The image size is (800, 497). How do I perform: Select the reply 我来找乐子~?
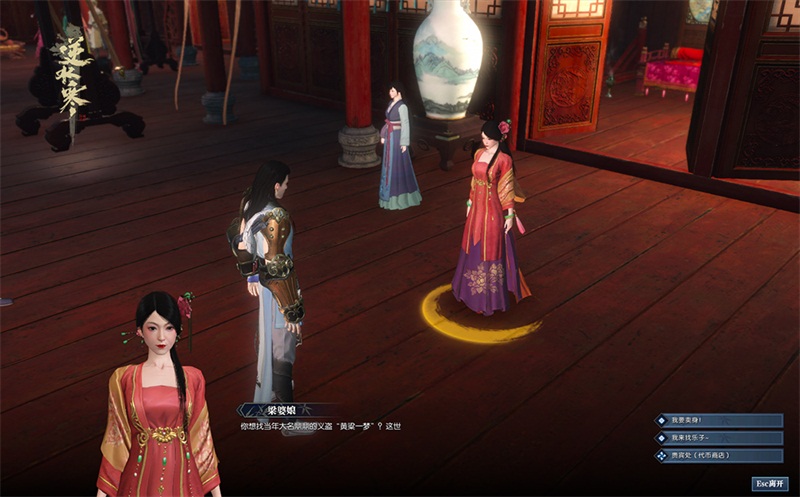pos(718,438)
